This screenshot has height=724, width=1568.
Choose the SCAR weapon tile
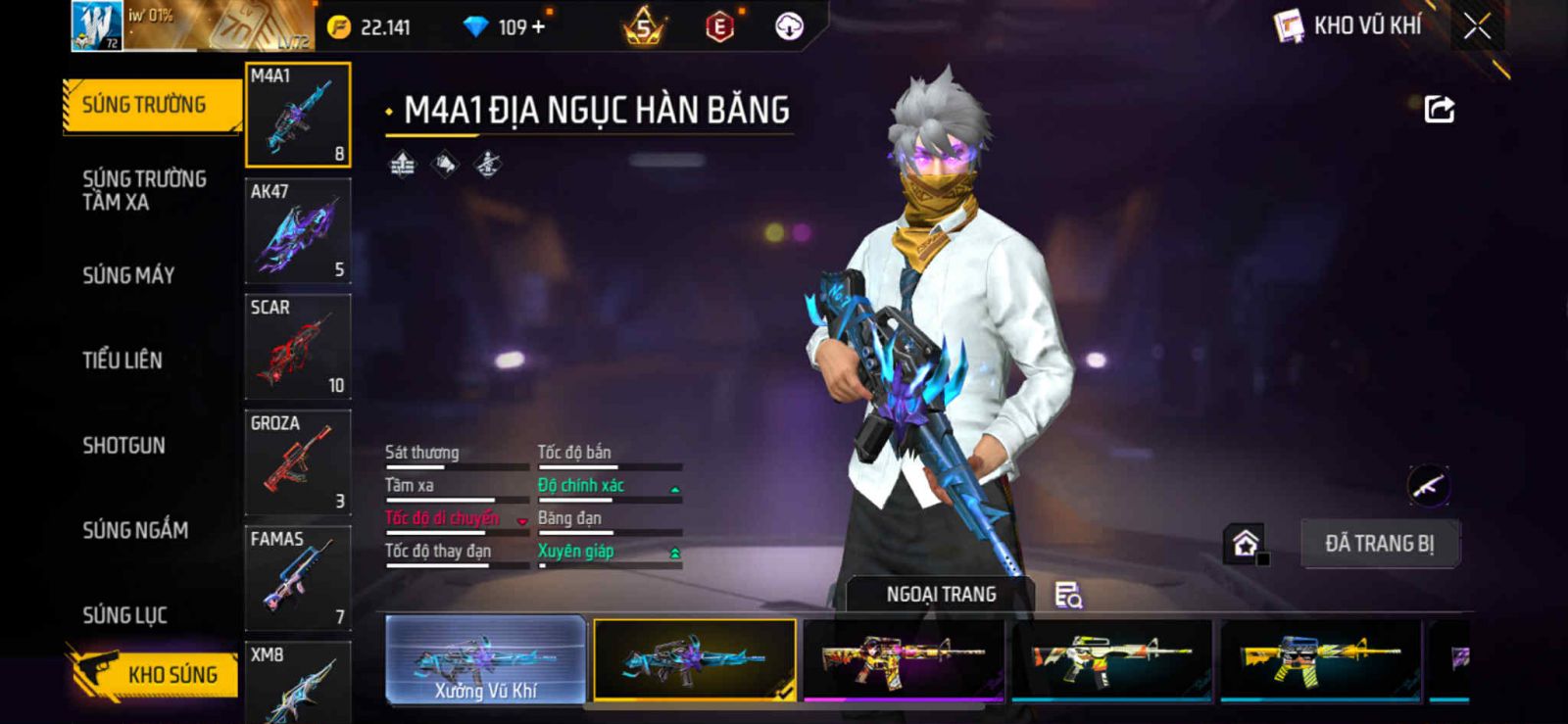(298, 347)
